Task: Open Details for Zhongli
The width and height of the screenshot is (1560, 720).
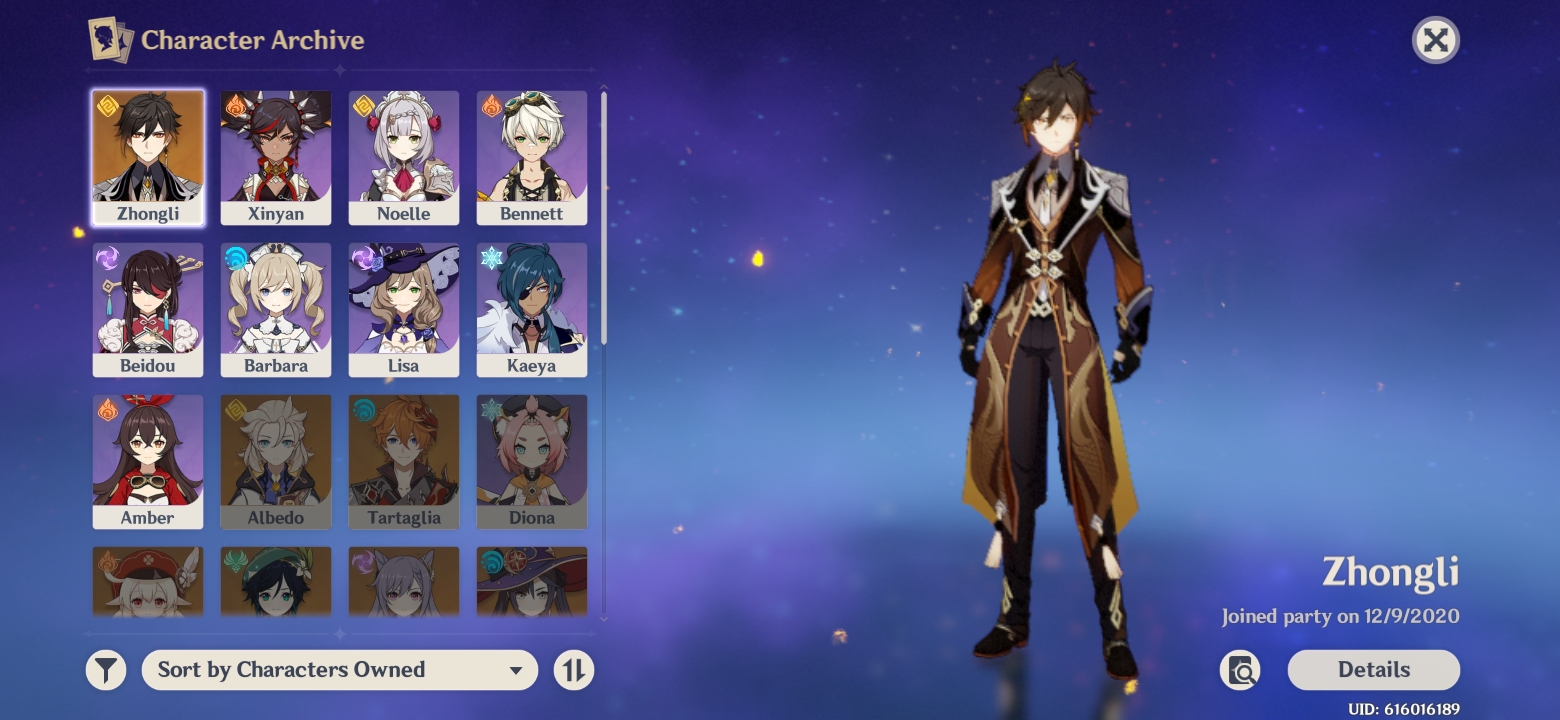Action: 1373,670
